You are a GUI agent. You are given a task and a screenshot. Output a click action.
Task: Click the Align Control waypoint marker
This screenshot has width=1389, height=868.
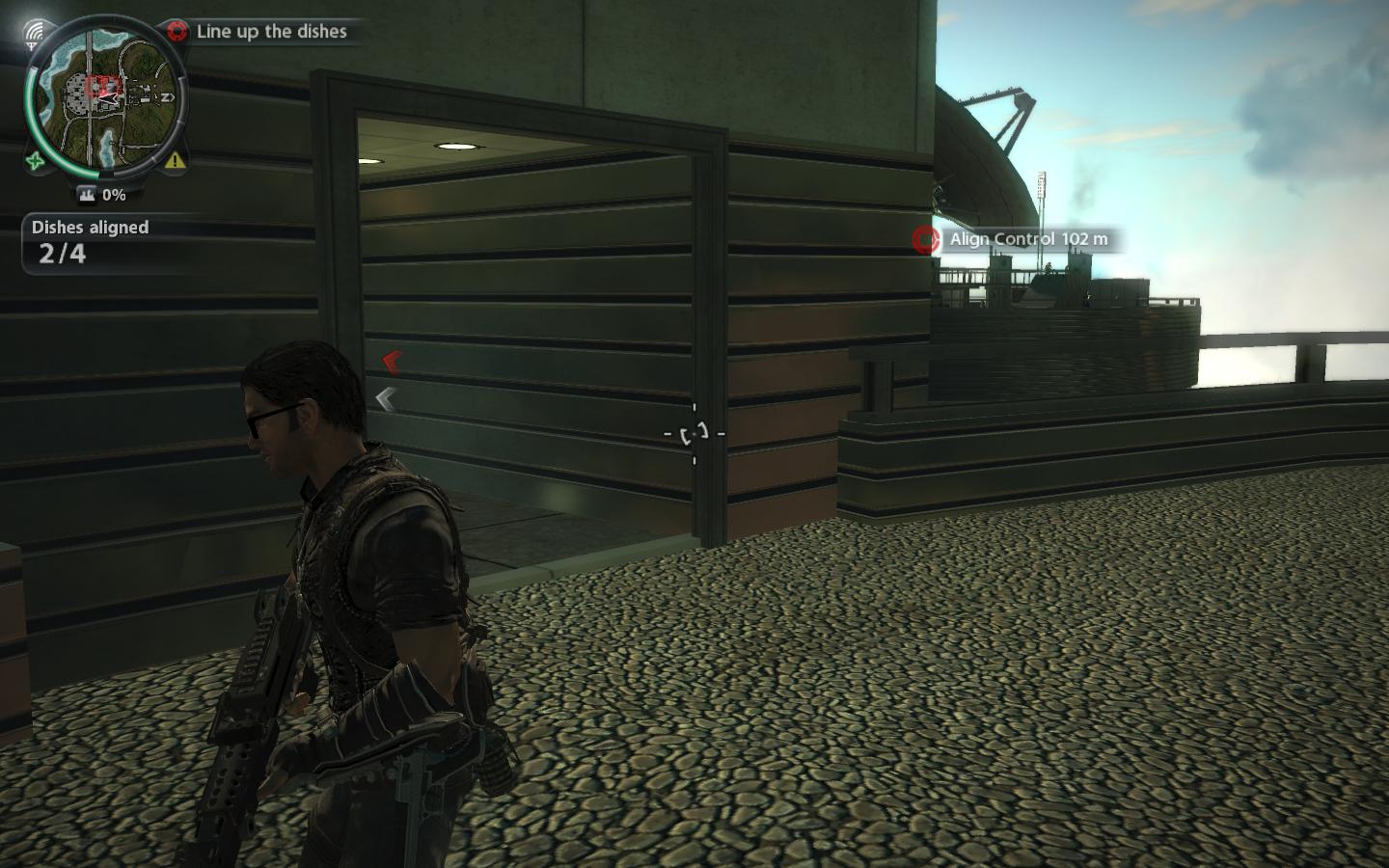tap(926, 239)
